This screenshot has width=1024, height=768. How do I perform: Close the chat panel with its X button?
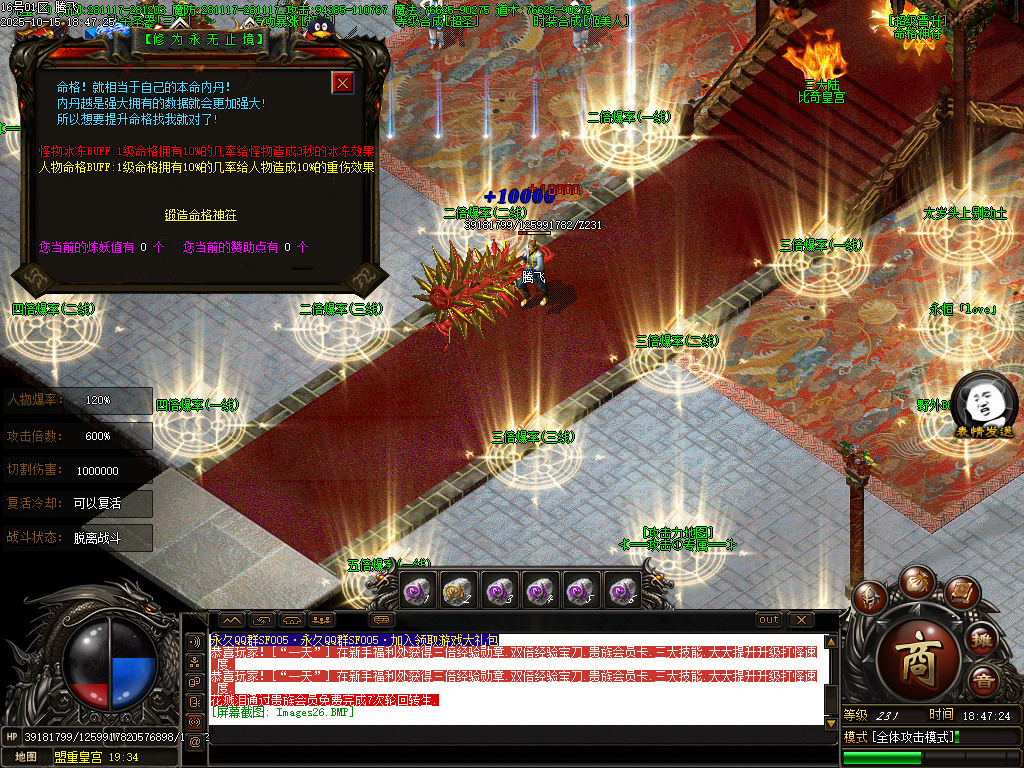(x=801, y=620)
